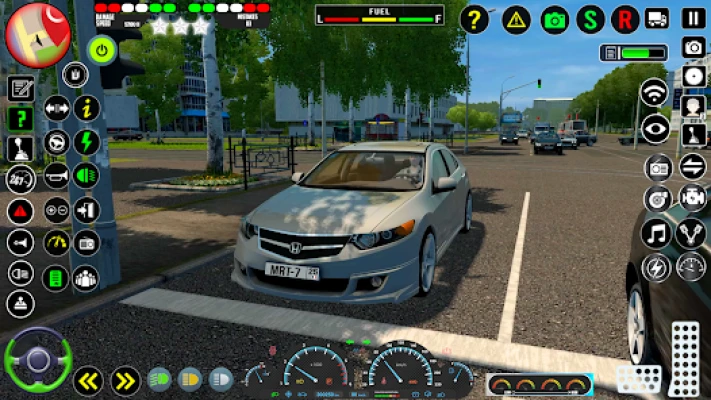This screenshot has height=400, width=711.
Task: Toggle the red hazard triangle on left panel
Action: coord(20,211)
